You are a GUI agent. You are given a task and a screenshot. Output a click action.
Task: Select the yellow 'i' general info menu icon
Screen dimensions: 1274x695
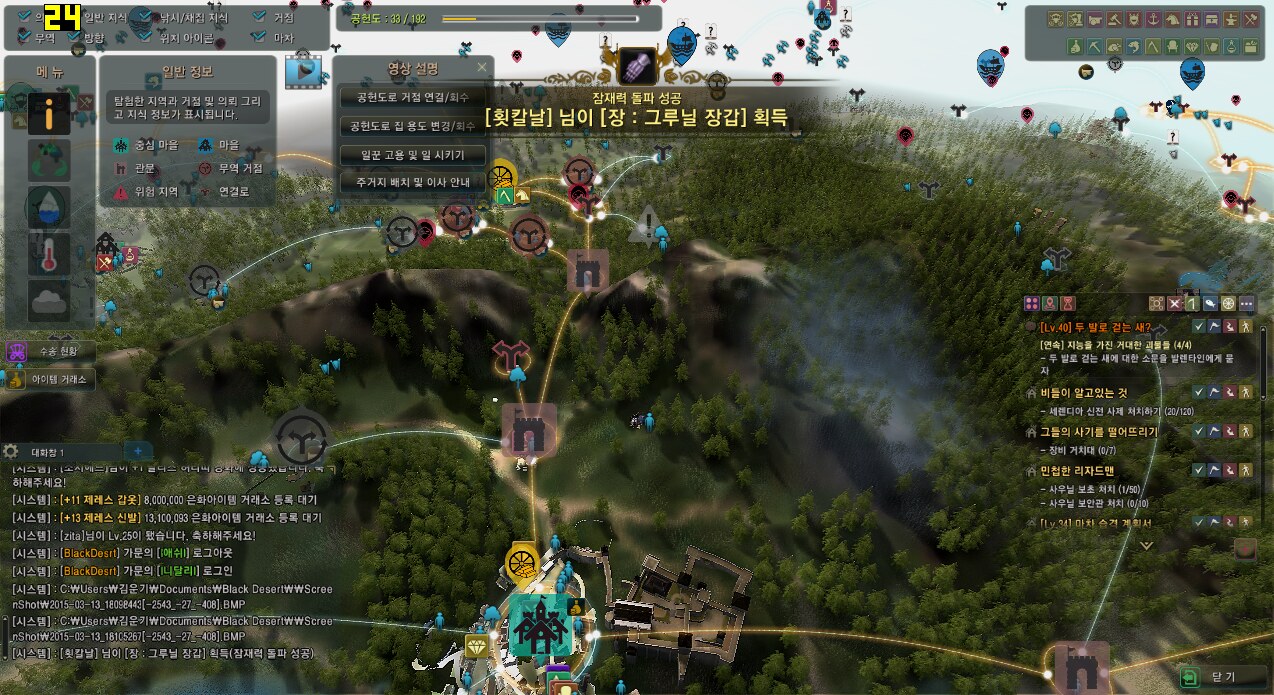pos(49,115)
